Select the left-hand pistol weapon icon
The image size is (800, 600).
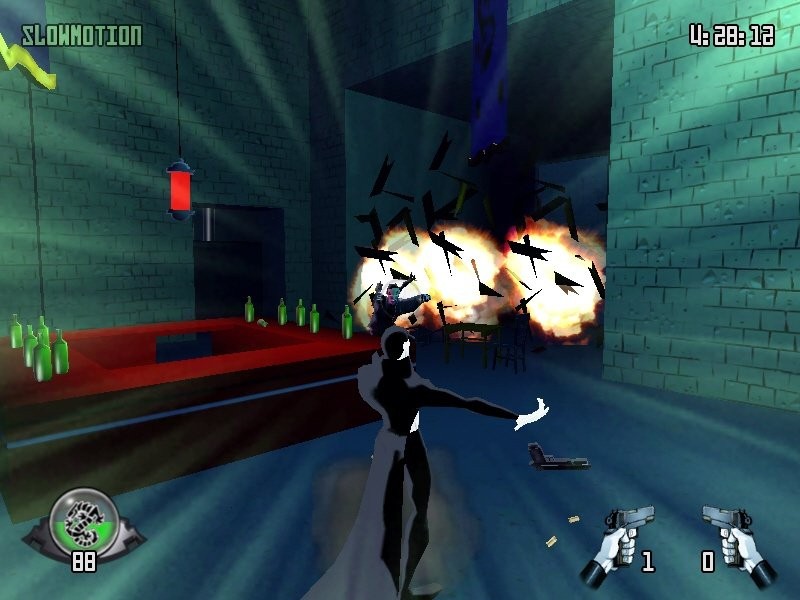[x=624, y=541]
